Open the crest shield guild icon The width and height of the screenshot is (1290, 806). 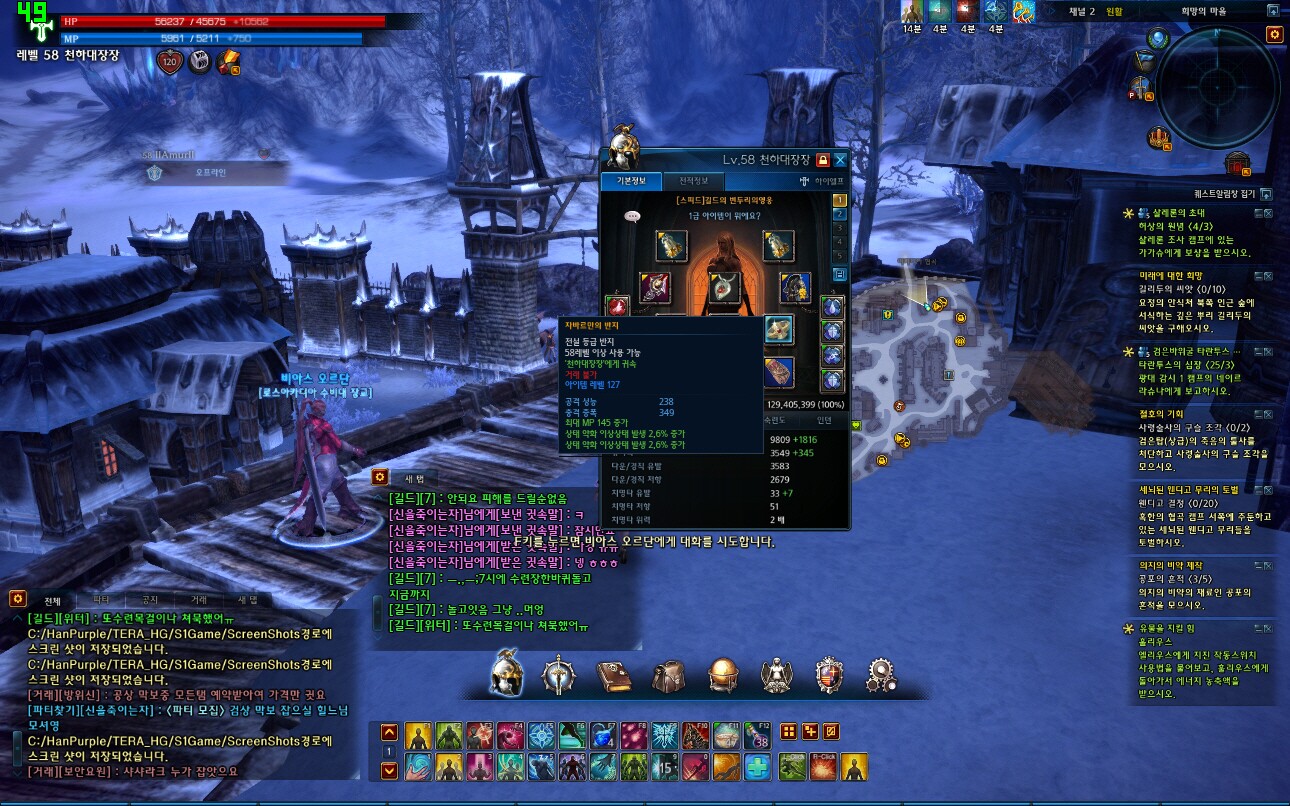(x=829, y=676)
